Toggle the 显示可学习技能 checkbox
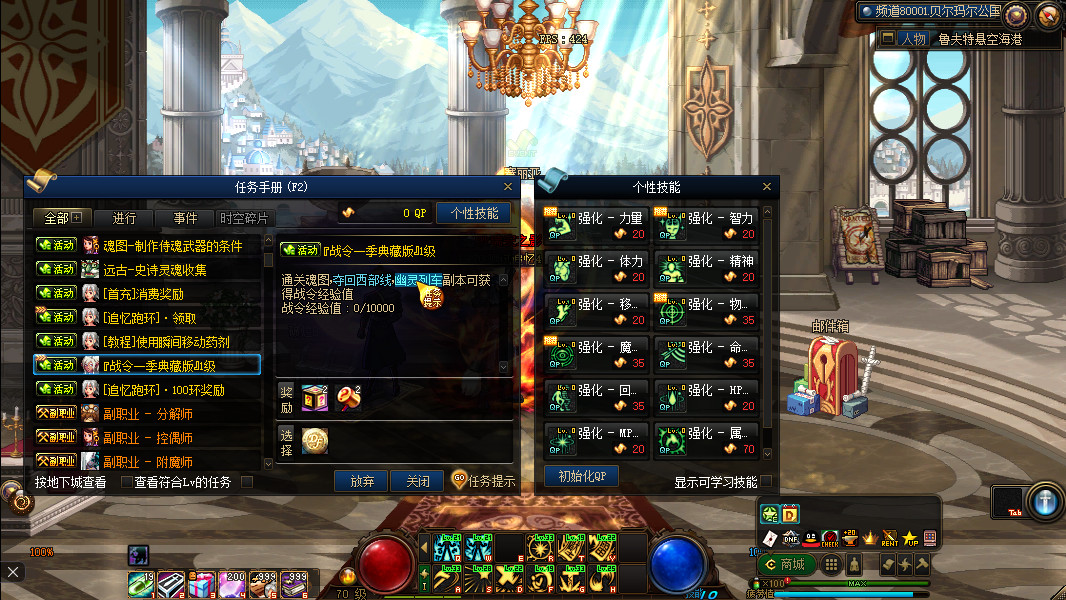 coord(766,482)
